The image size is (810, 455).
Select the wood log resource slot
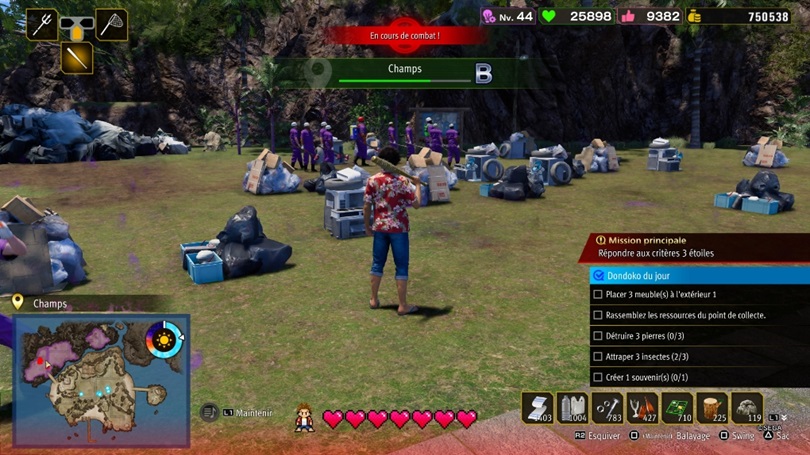(x=712, y=408)
